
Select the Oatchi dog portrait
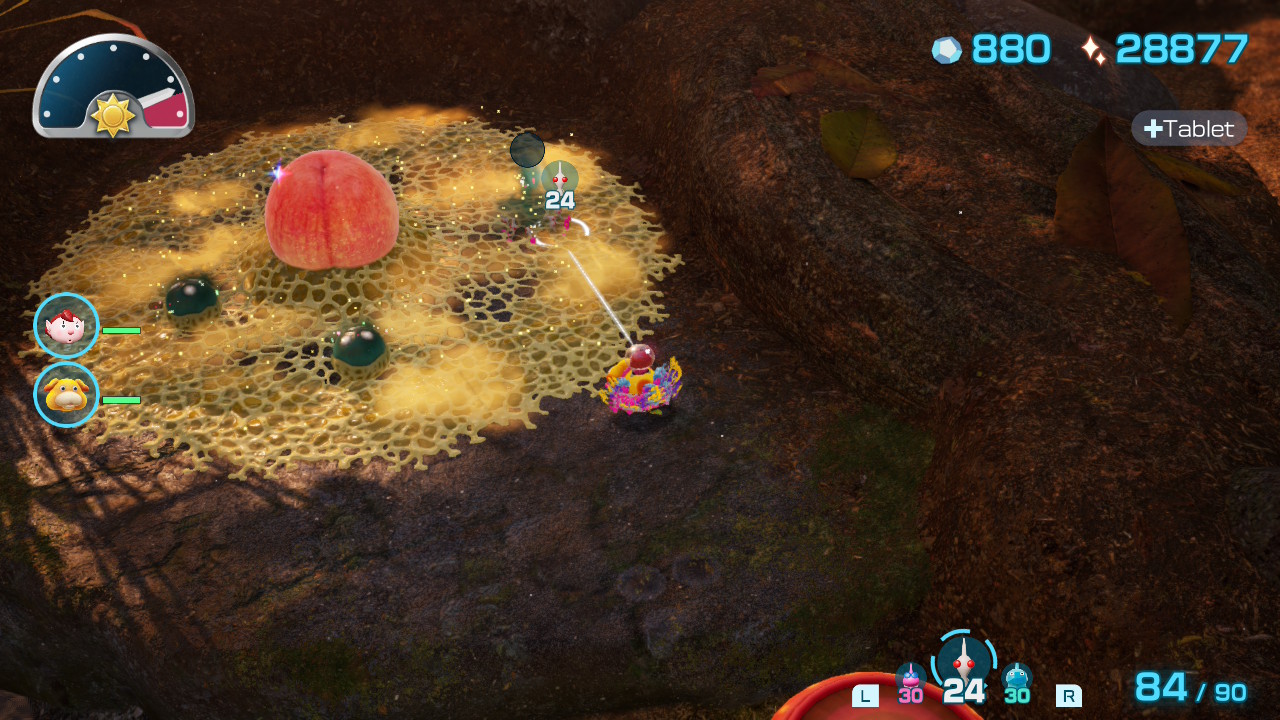(66, 395)
